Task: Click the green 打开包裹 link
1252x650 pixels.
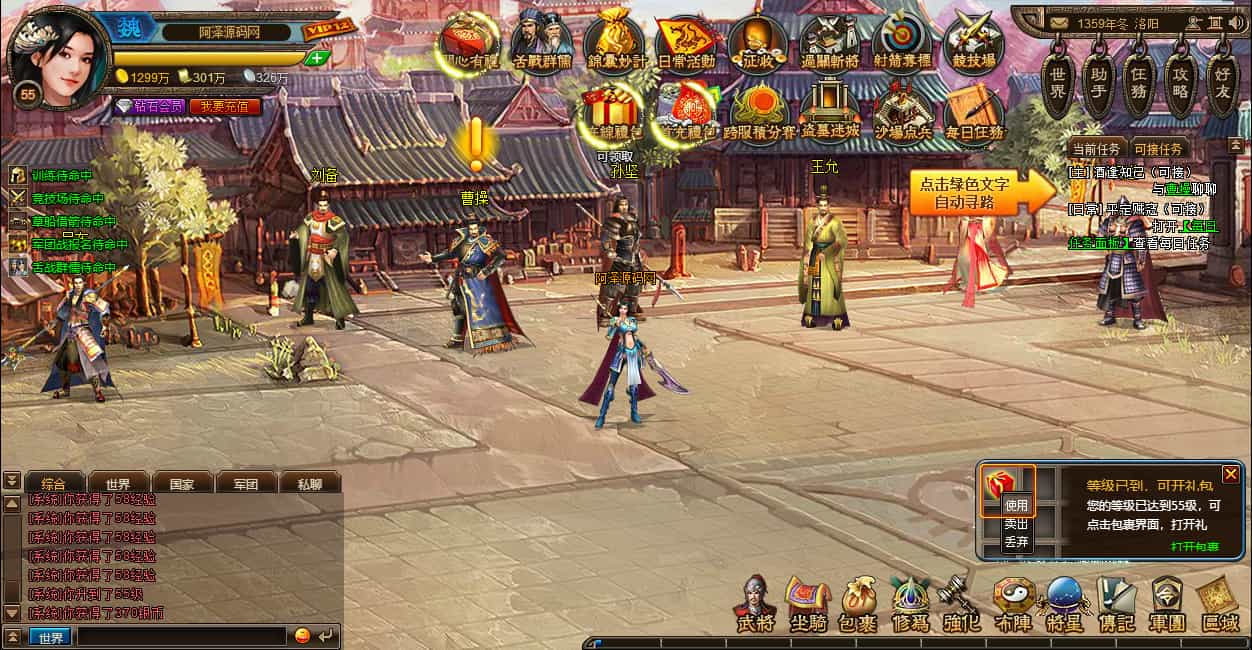Action: tap(1195, 546)
